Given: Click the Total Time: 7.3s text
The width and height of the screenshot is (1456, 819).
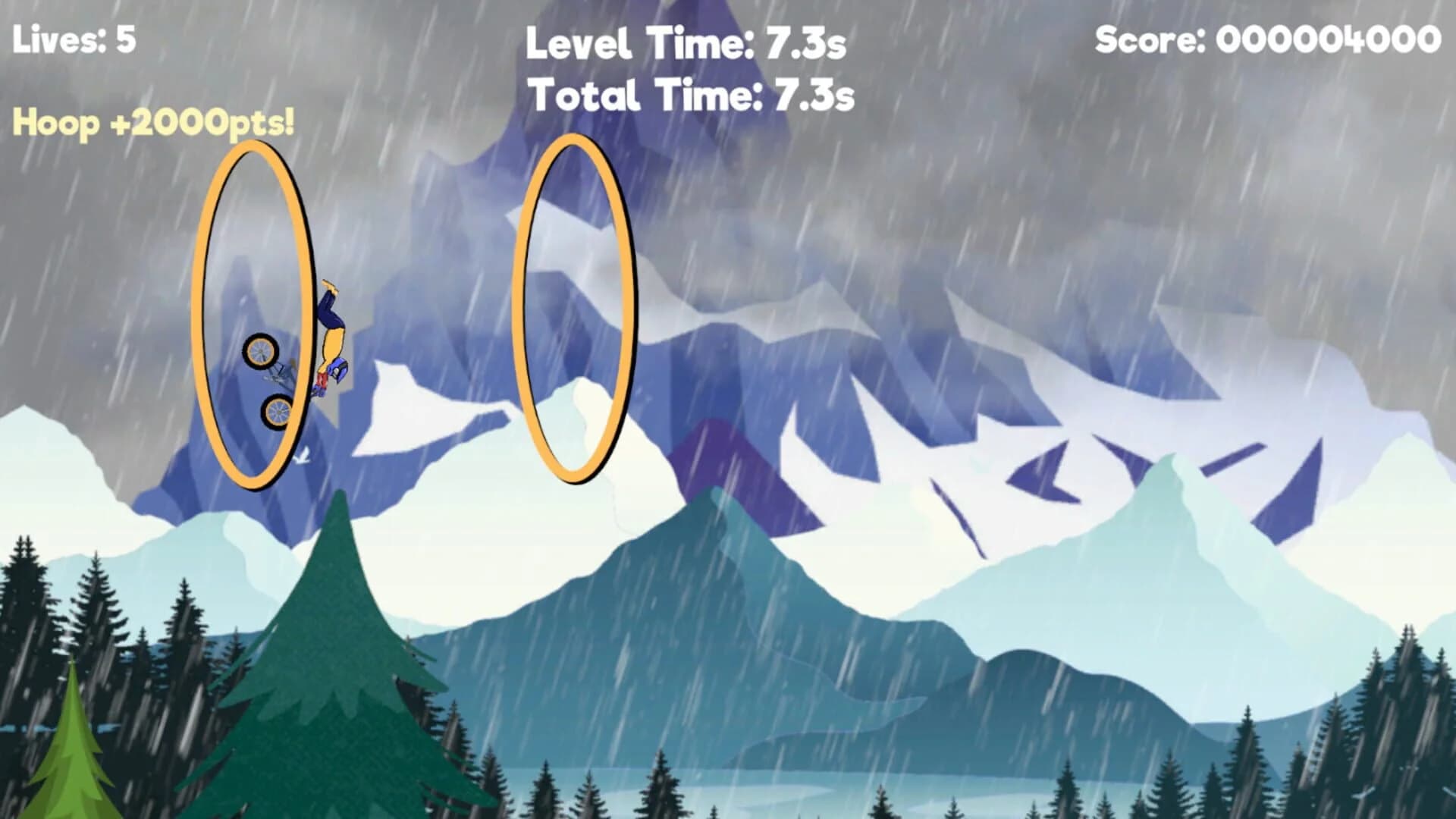Looking at the screenshot, I should pyautogui.click(x=692, y=95).
